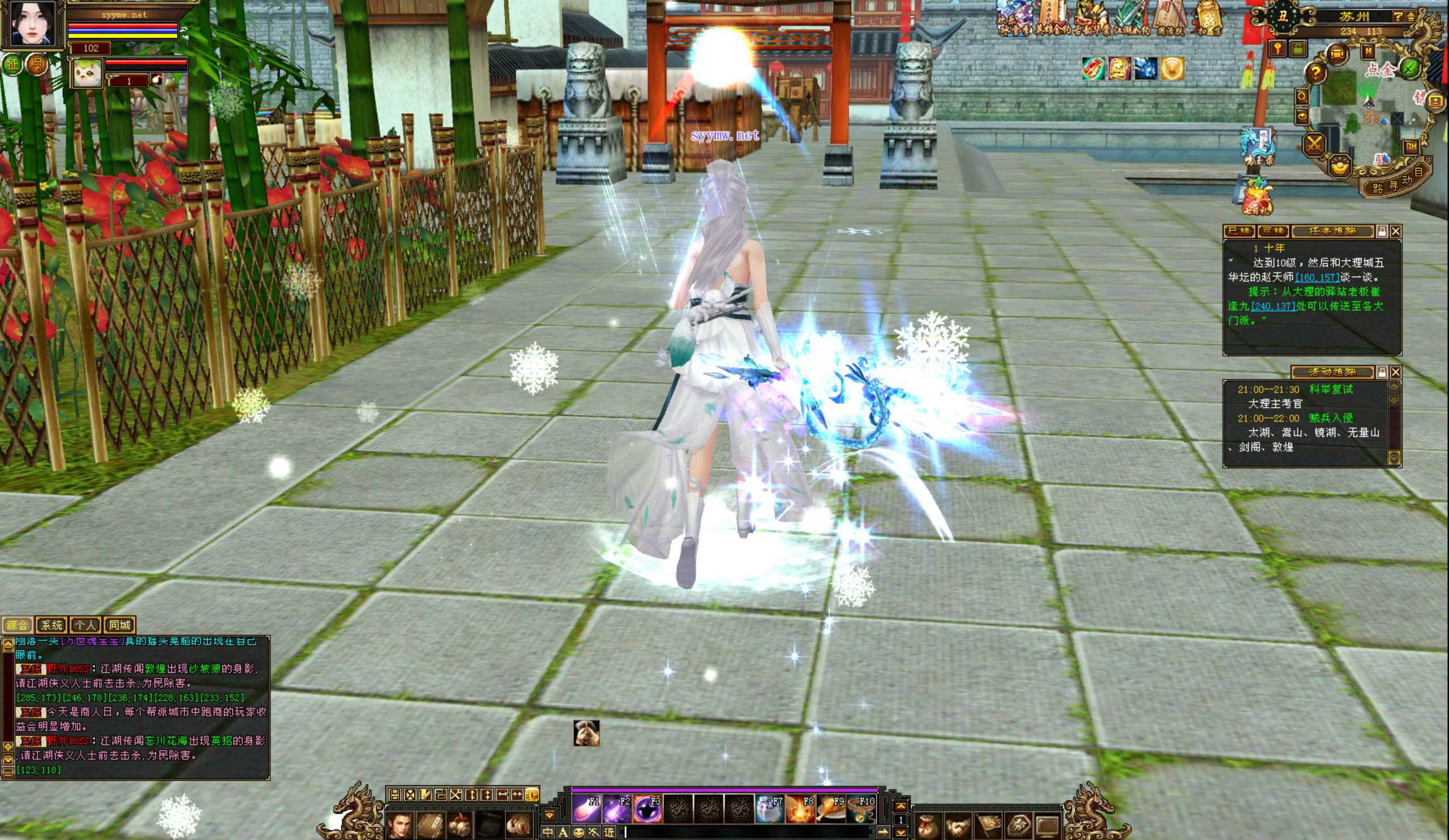Switch chat to the 系统 tab
The height and width of the screenshot is (840, 1449).
tap(52, 625)
